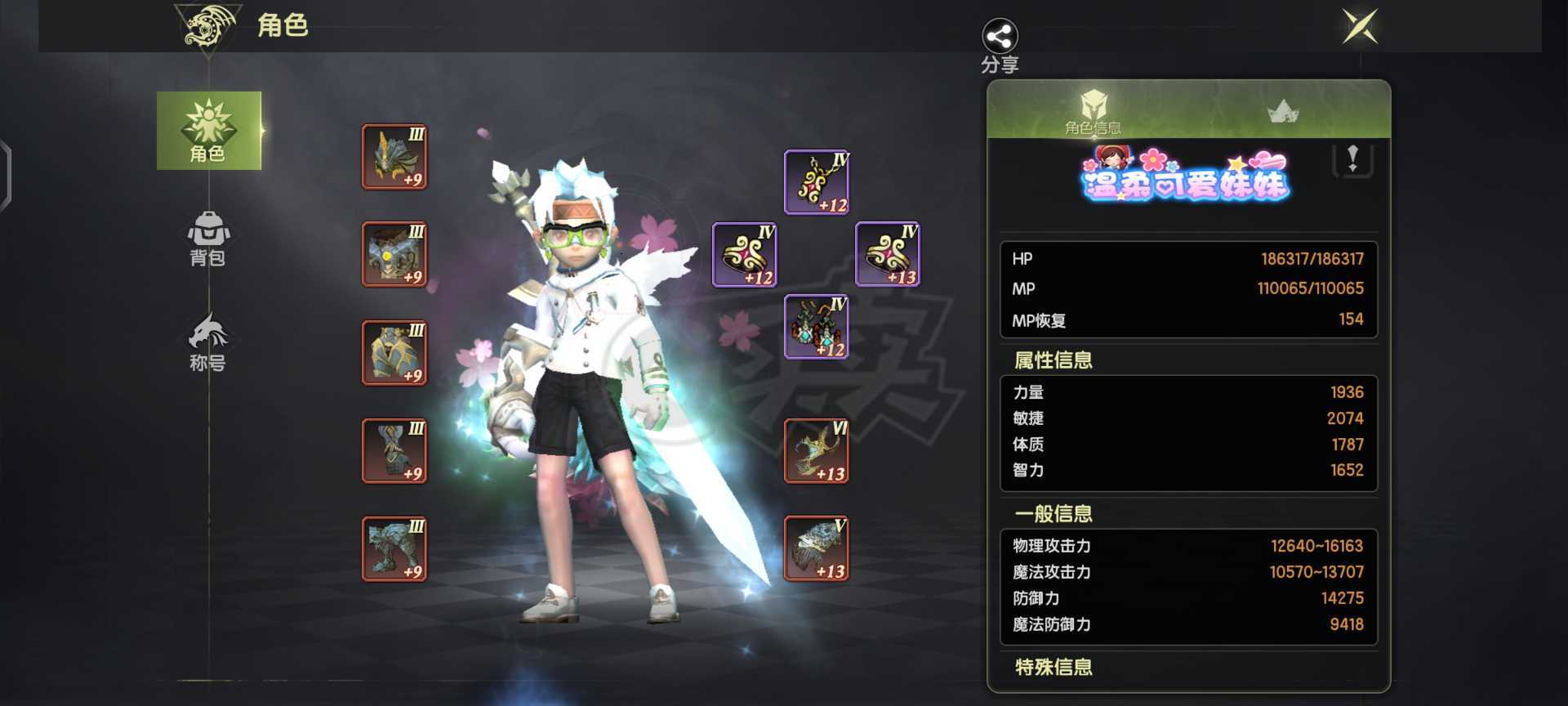This screenshot has height=706, width=1568.
Task: Click the exclamation mark info button
Action: point(1352,159)
